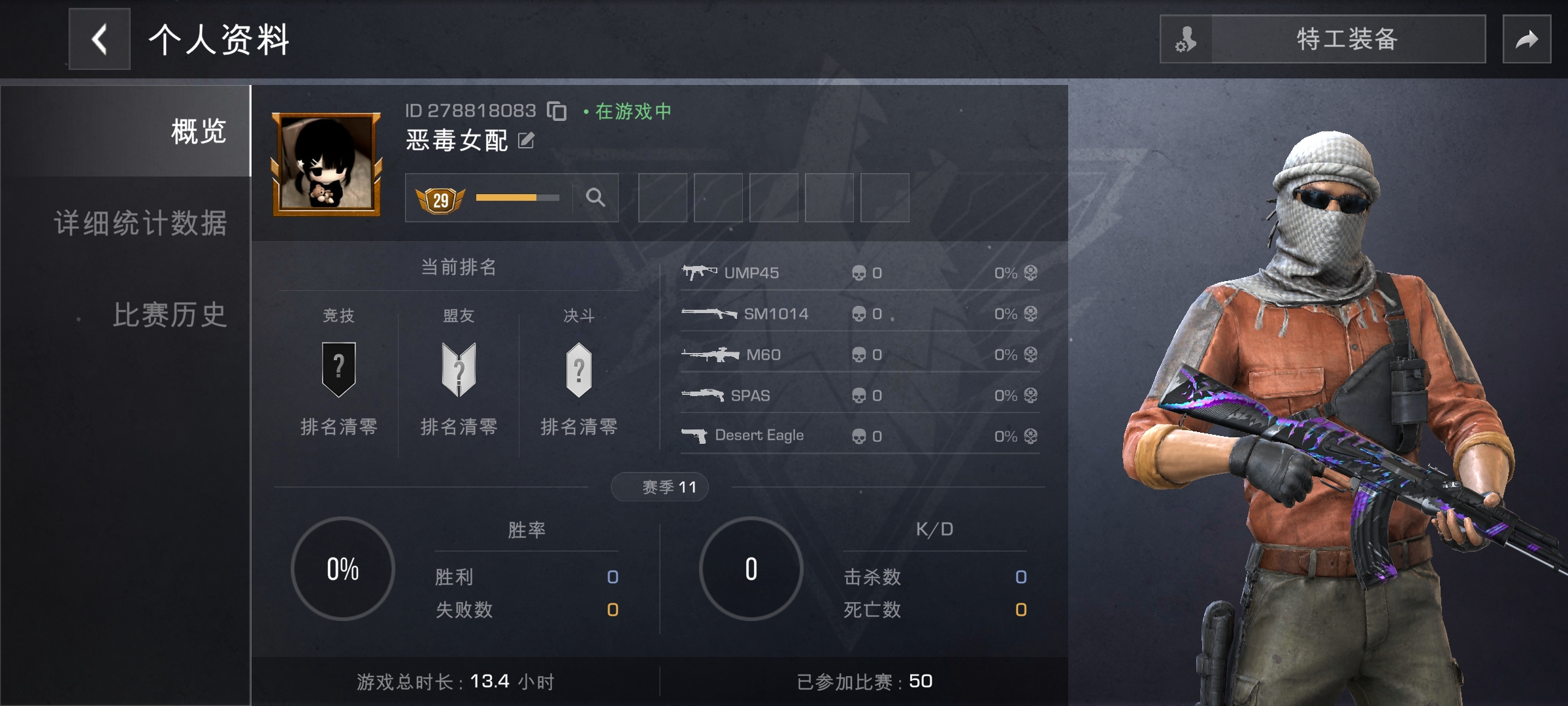Screen dimensions: 1568x706
Task: Open the 赛季 11 season selector
Action: [659, 486]
